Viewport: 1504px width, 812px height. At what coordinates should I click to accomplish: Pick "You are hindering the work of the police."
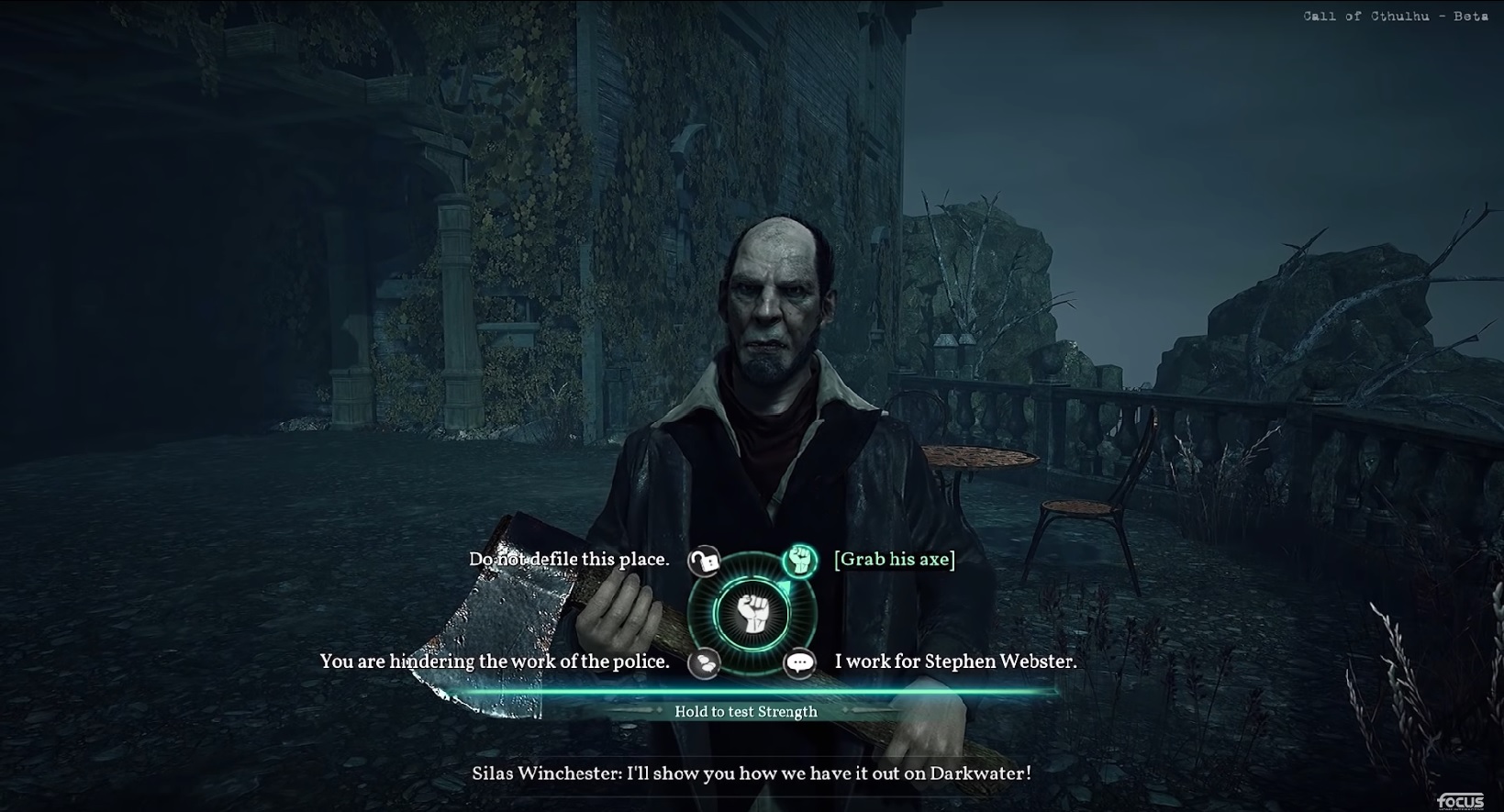495,662
